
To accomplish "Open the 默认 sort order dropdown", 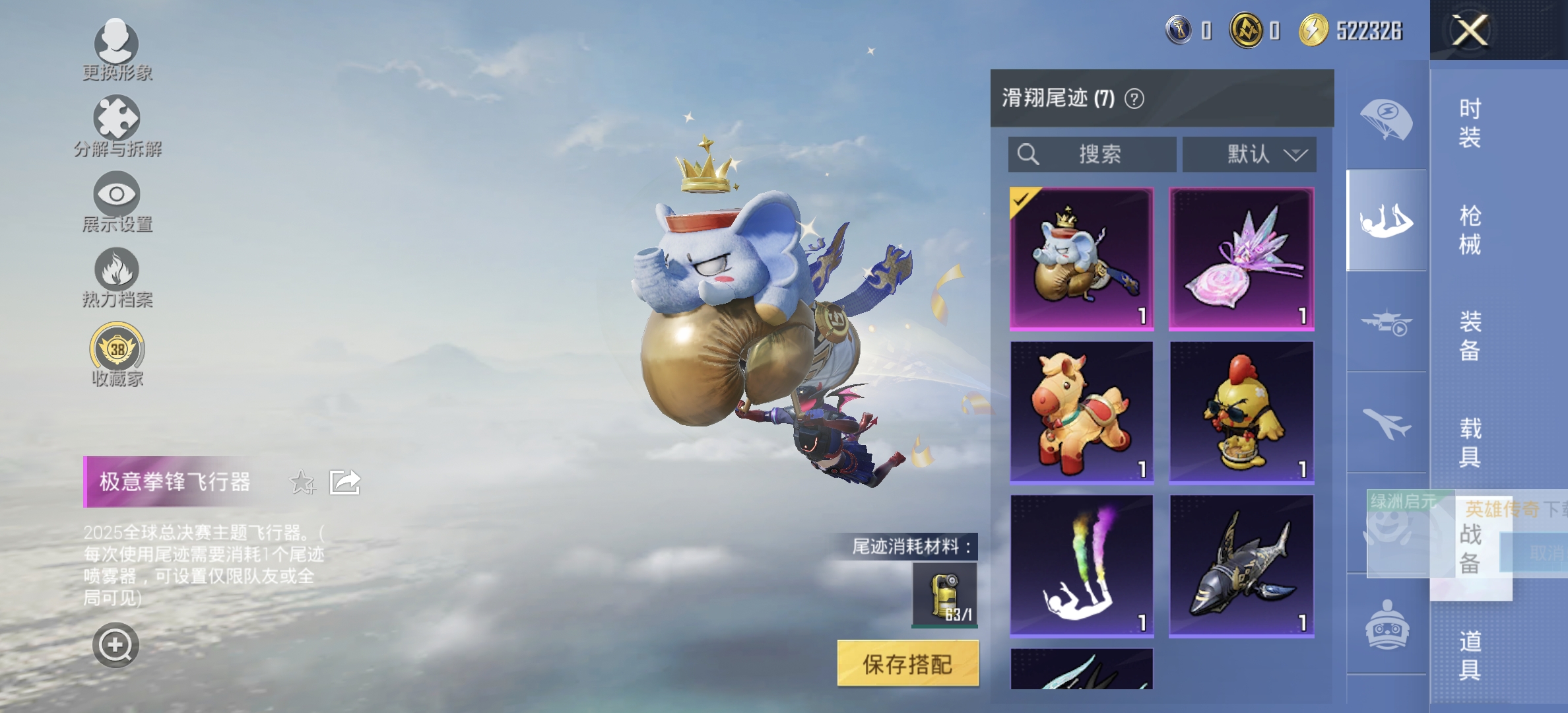I will click(1249, 155).
